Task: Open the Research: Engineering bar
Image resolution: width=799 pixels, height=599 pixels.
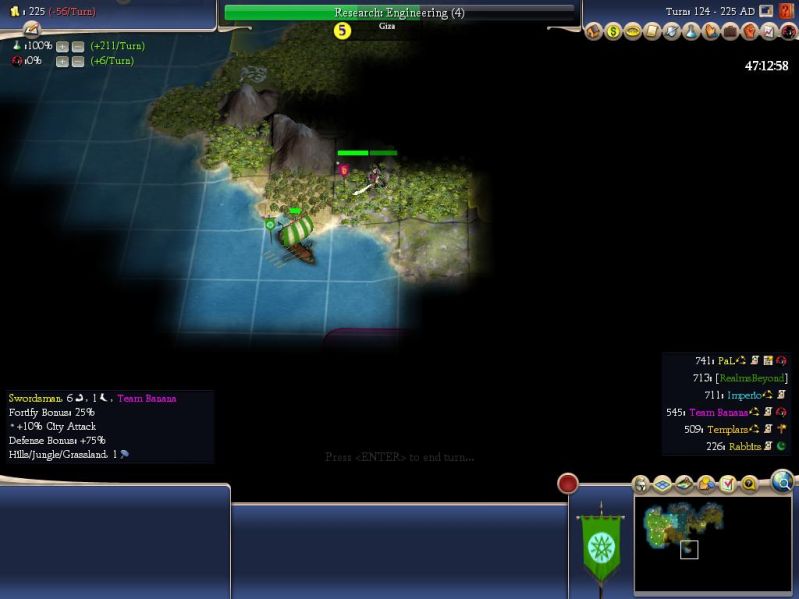Action: point(399,13)
